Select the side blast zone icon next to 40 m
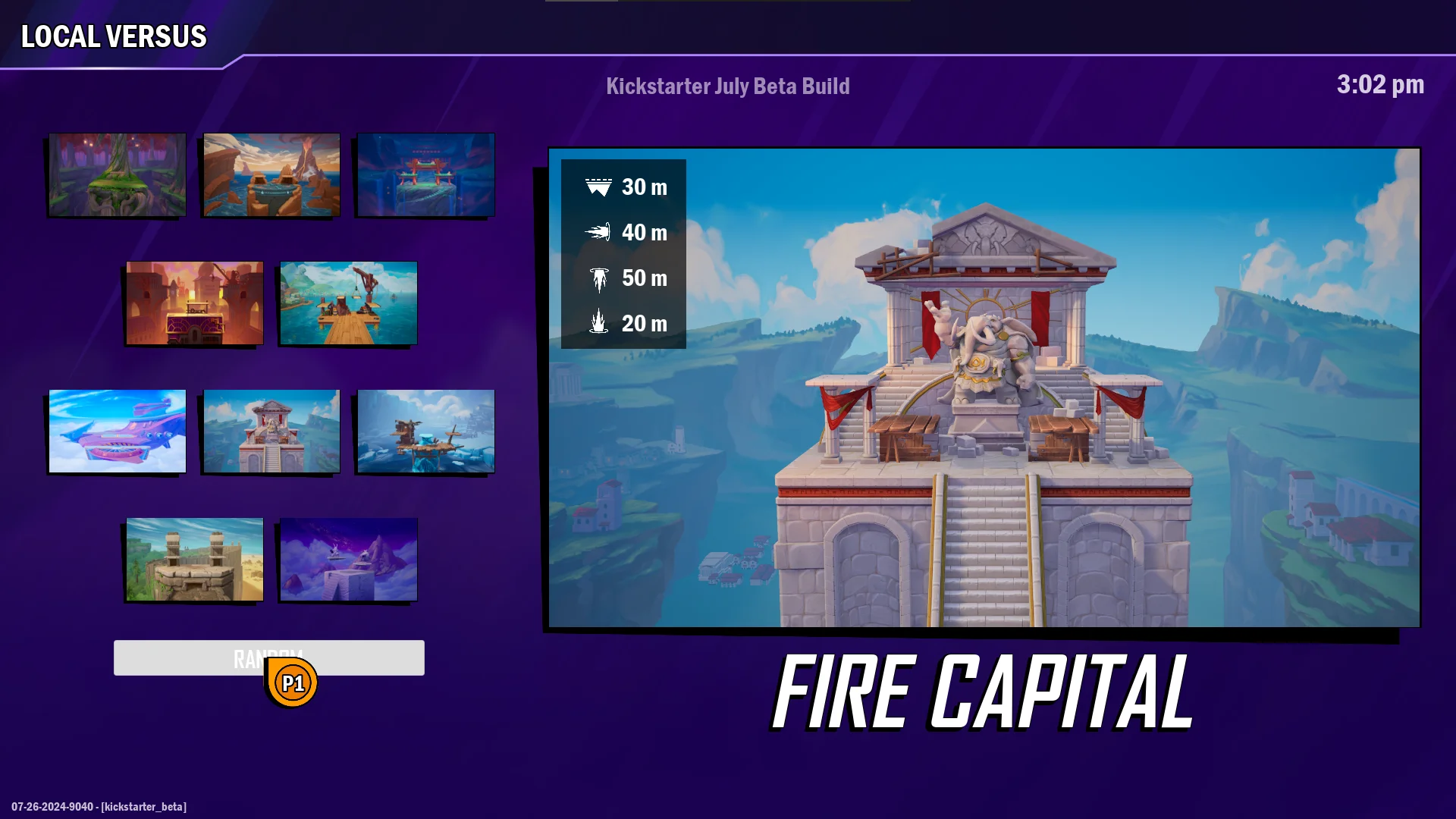This screenshot has width=1456, height=819. [600, 233]
